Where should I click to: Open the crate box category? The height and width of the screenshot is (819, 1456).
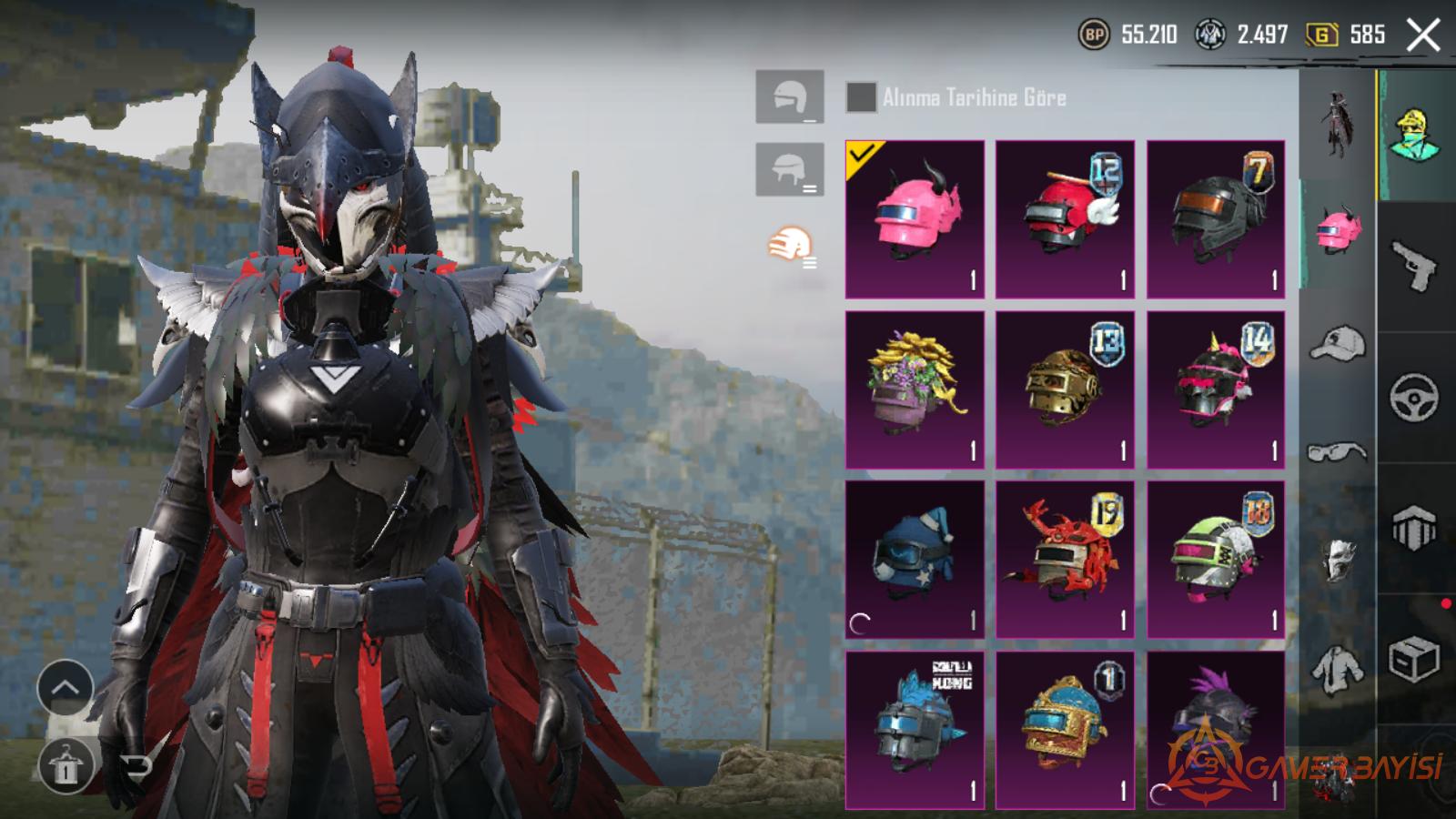coord(1414,659)
